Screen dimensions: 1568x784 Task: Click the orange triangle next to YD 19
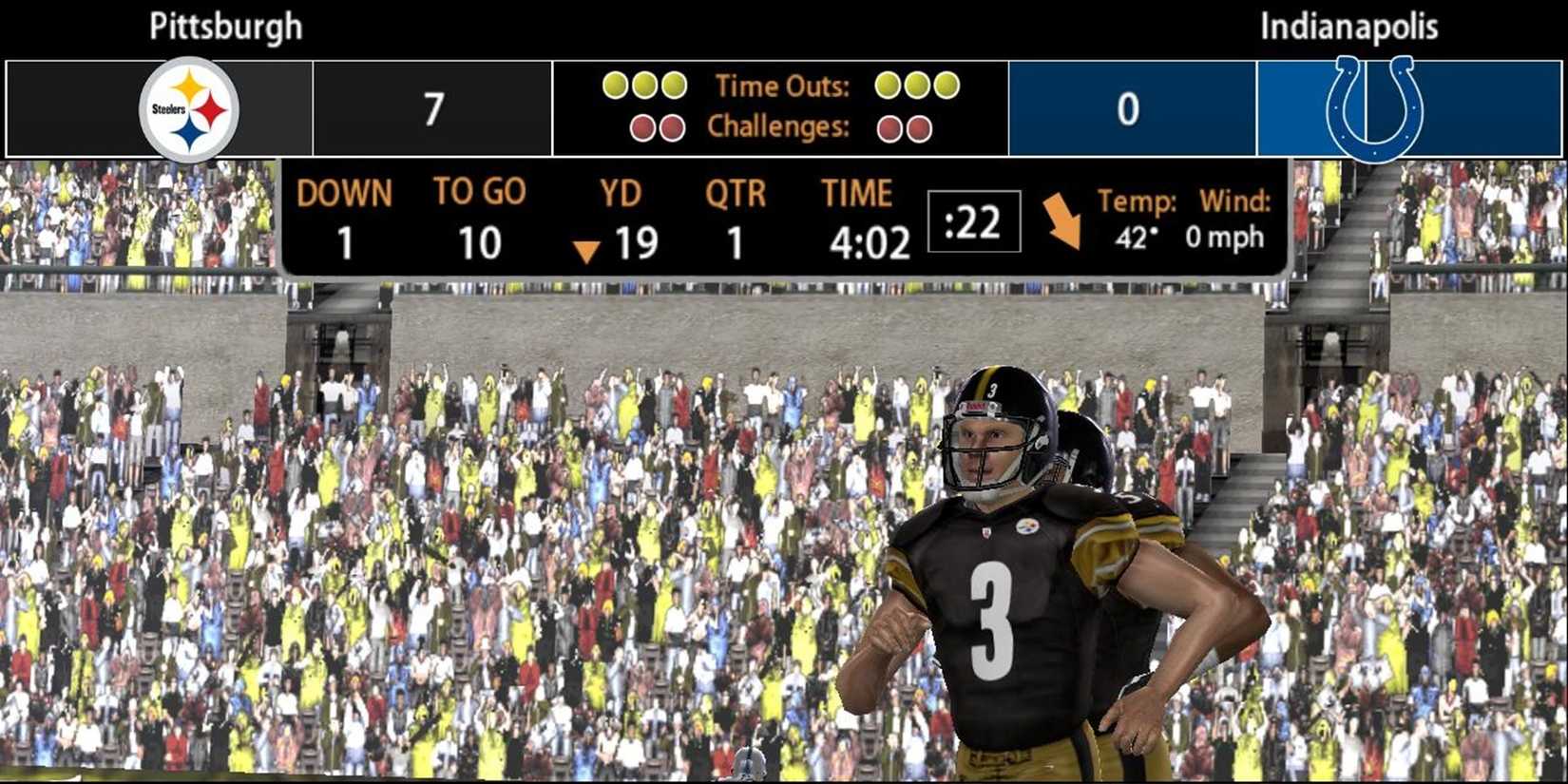pyautogui.click(x=587, y=249)
